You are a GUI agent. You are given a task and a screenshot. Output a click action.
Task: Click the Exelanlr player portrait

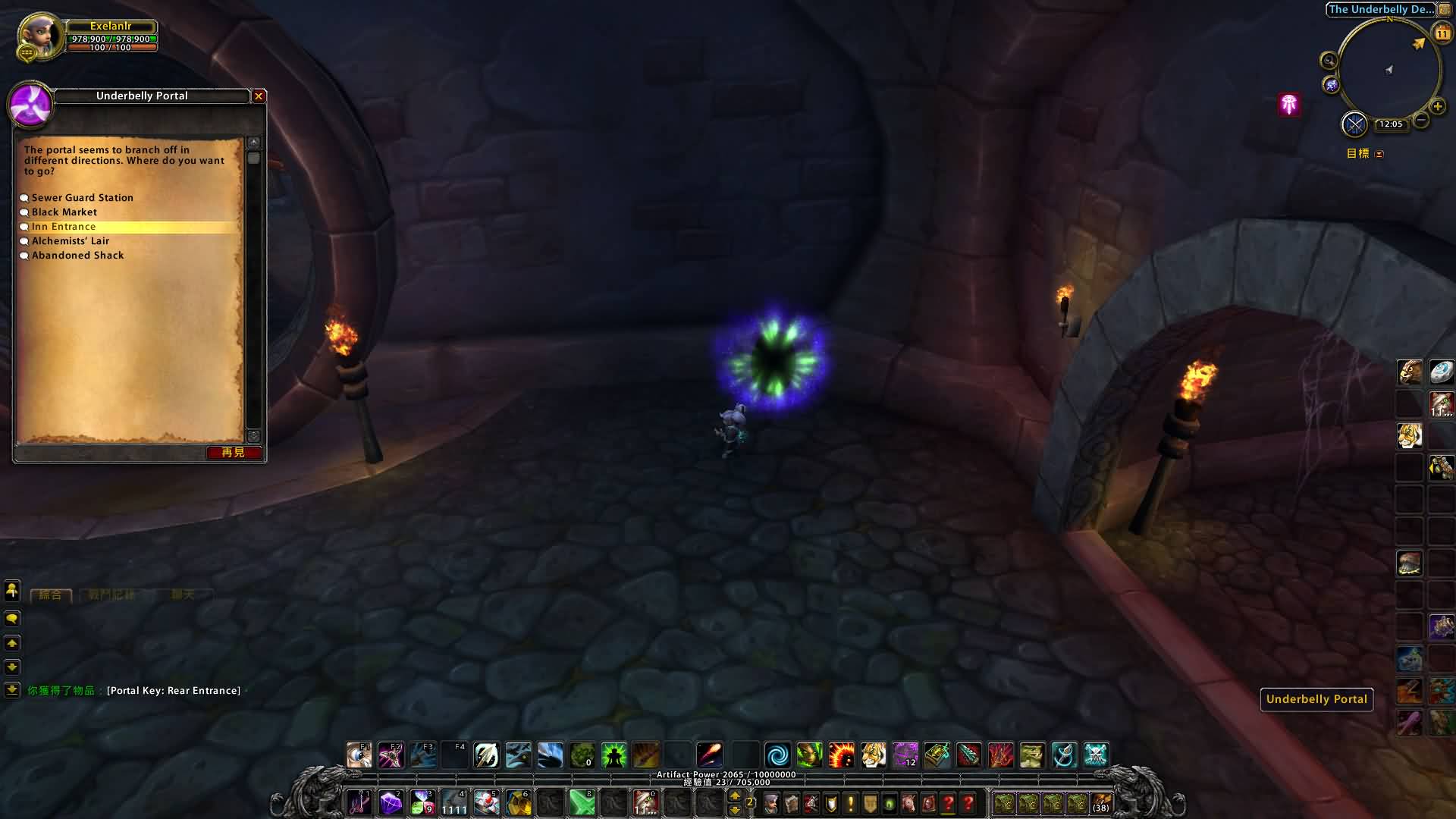pyautogui.click(x=42, y=36)
